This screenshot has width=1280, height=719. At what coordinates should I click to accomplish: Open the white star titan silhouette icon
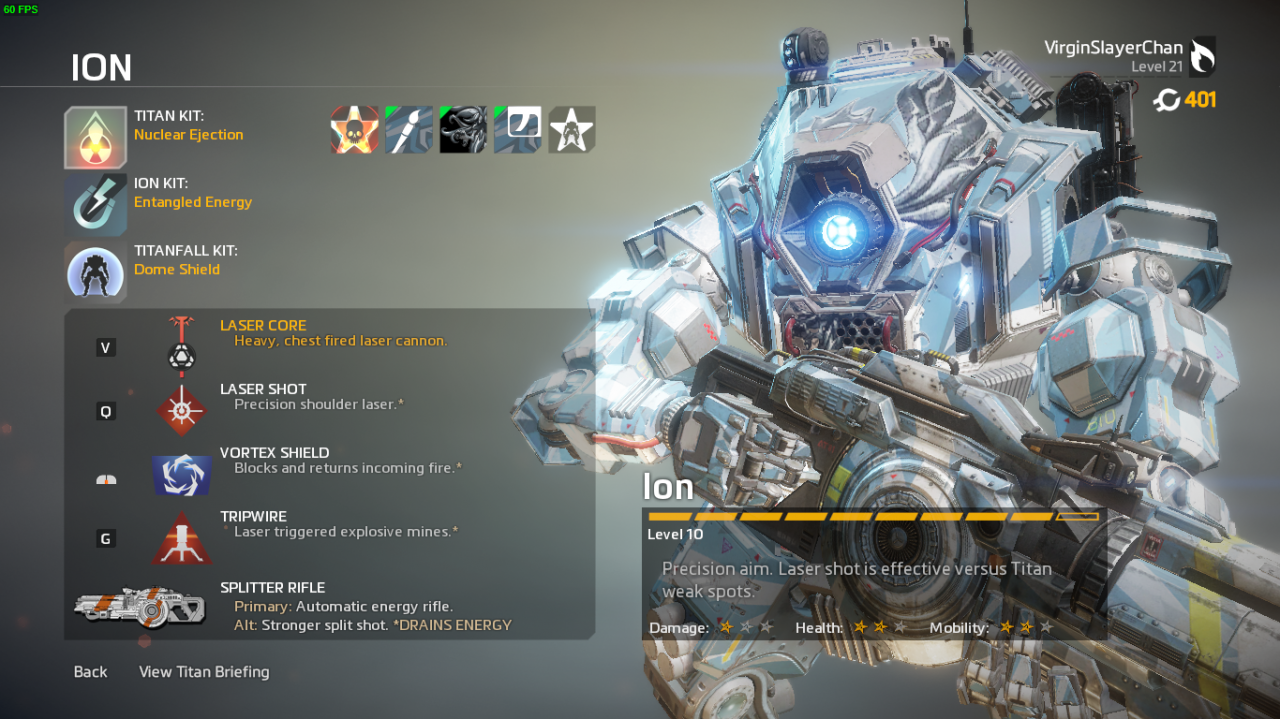pos(572,130)
